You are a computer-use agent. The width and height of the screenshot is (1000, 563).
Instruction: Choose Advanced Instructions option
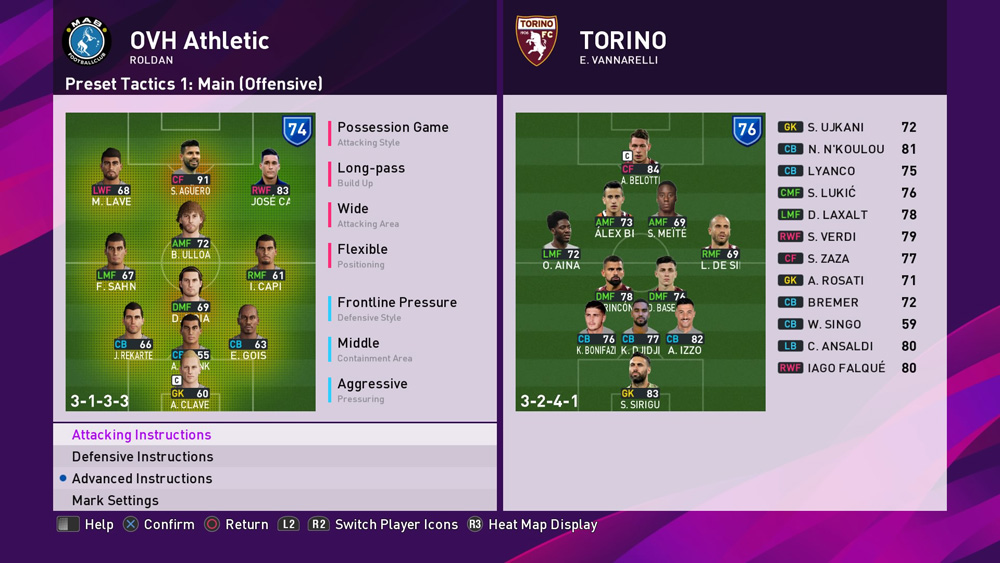pos(141,479)
